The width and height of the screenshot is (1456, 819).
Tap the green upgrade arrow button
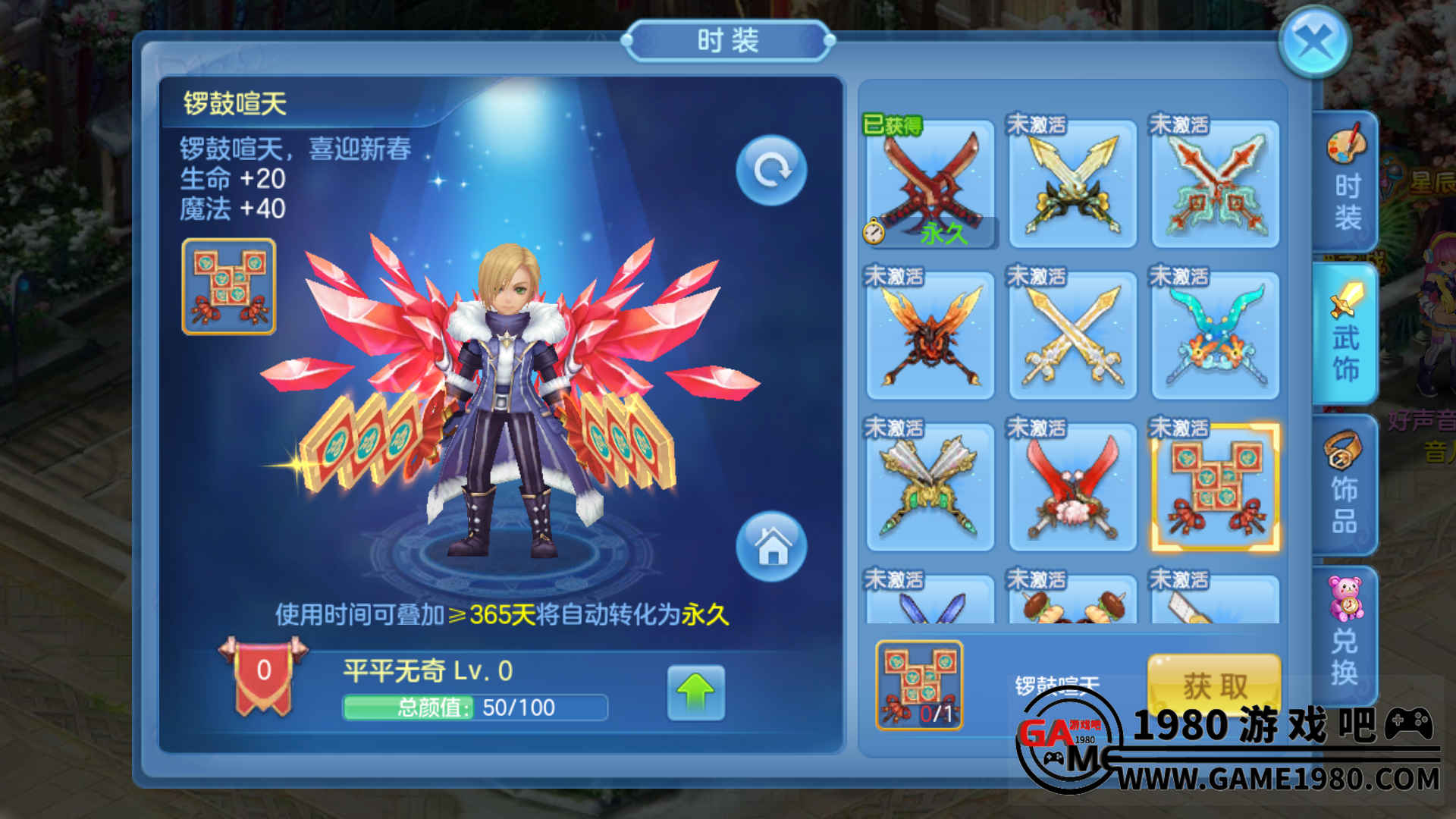pos(695,692)
